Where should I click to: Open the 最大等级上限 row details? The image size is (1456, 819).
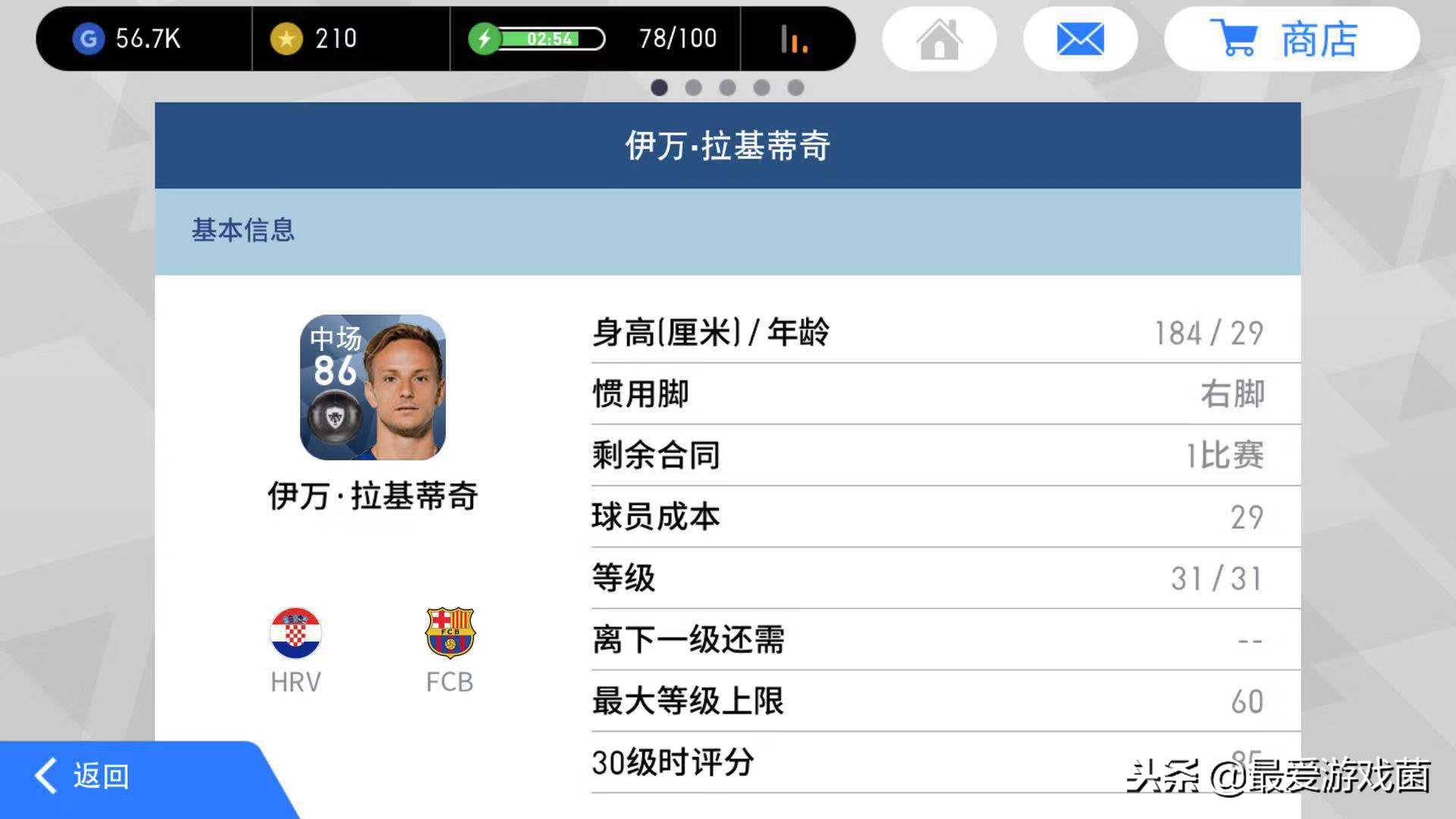point(940,701)
